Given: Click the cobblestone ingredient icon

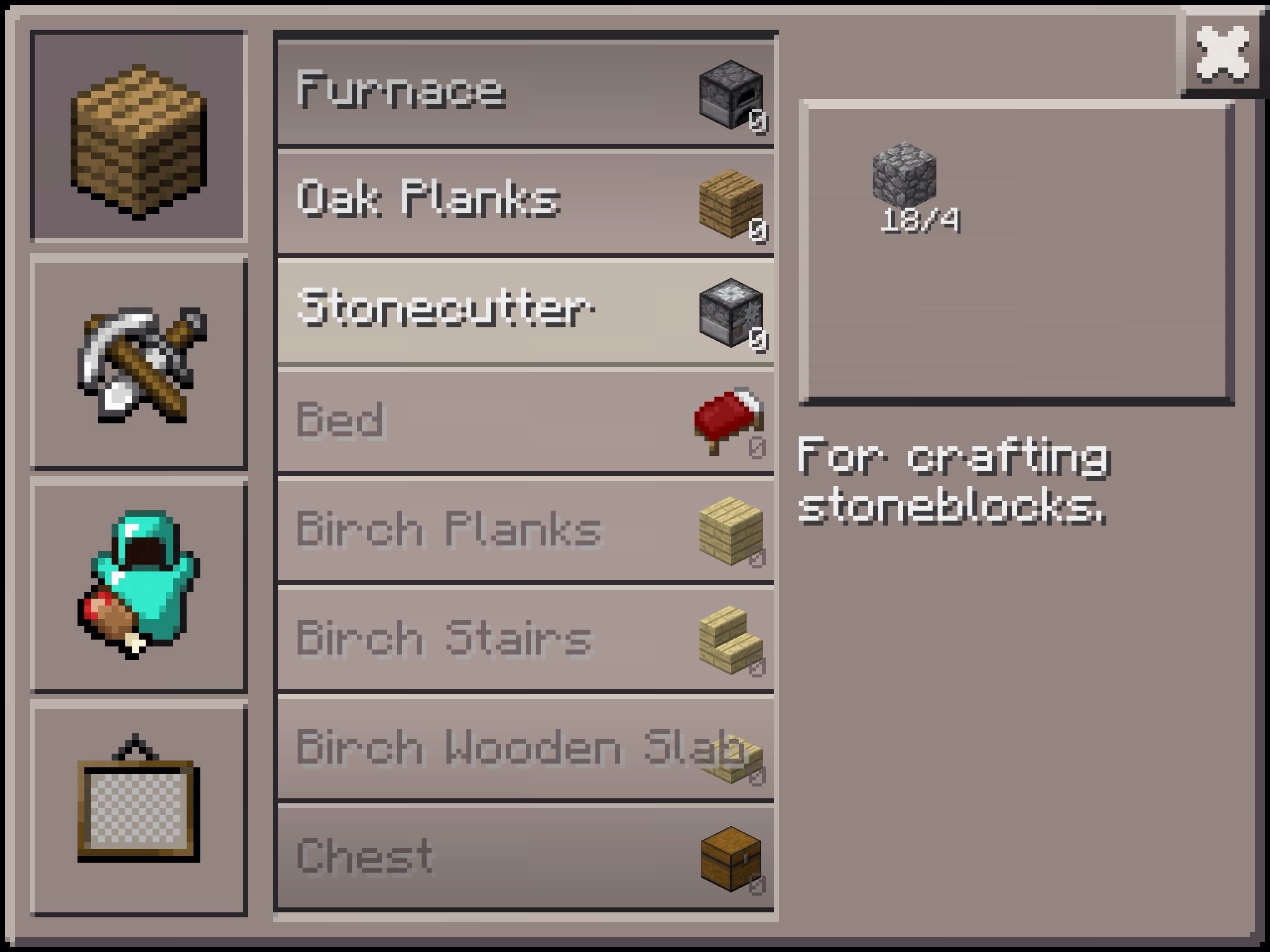Looking at the screenshot, I should [905, 173].
